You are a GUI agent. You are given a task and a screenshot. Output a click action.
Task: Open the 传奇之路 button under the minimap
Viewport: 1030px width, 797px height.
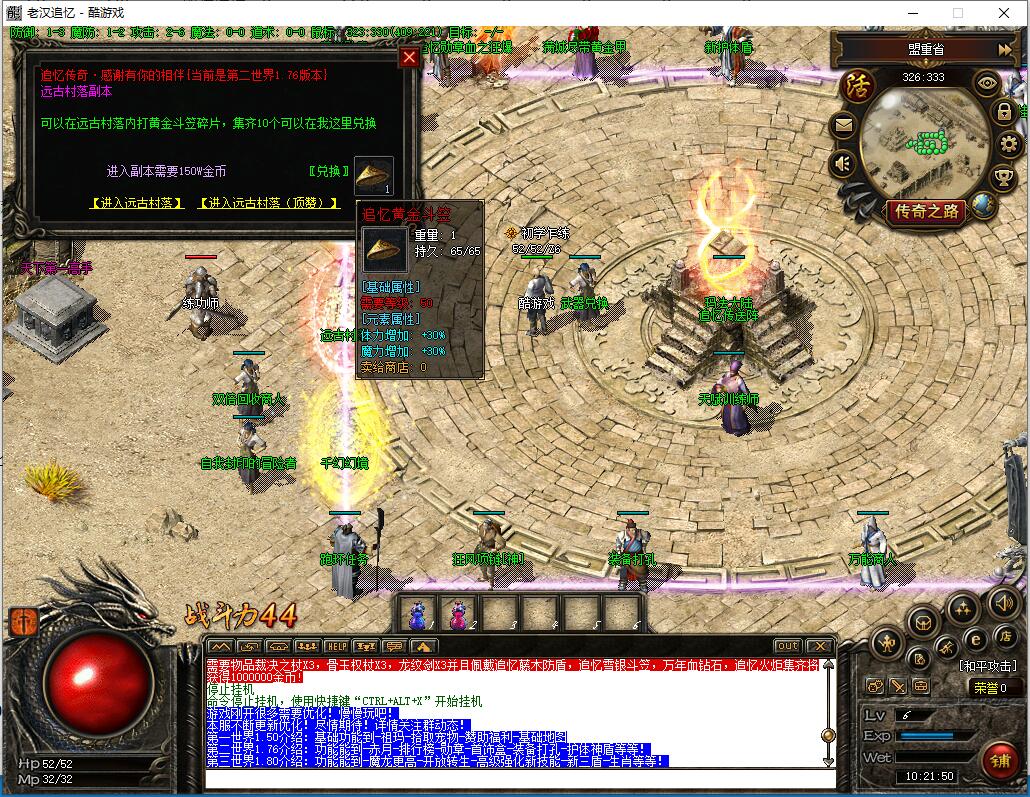coord(926,211)
